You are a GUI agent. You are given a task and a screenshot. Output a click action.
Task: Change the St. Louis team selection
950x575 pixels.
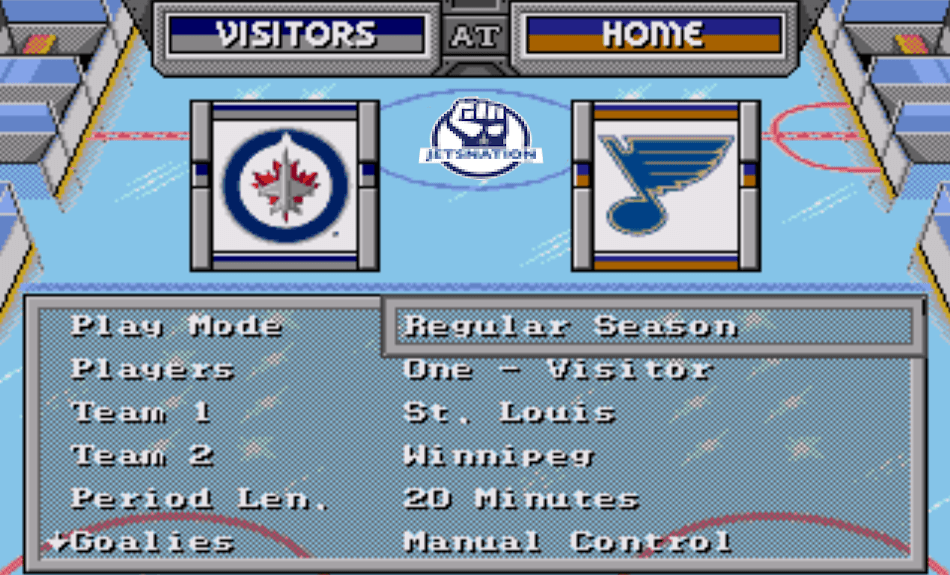509,412
